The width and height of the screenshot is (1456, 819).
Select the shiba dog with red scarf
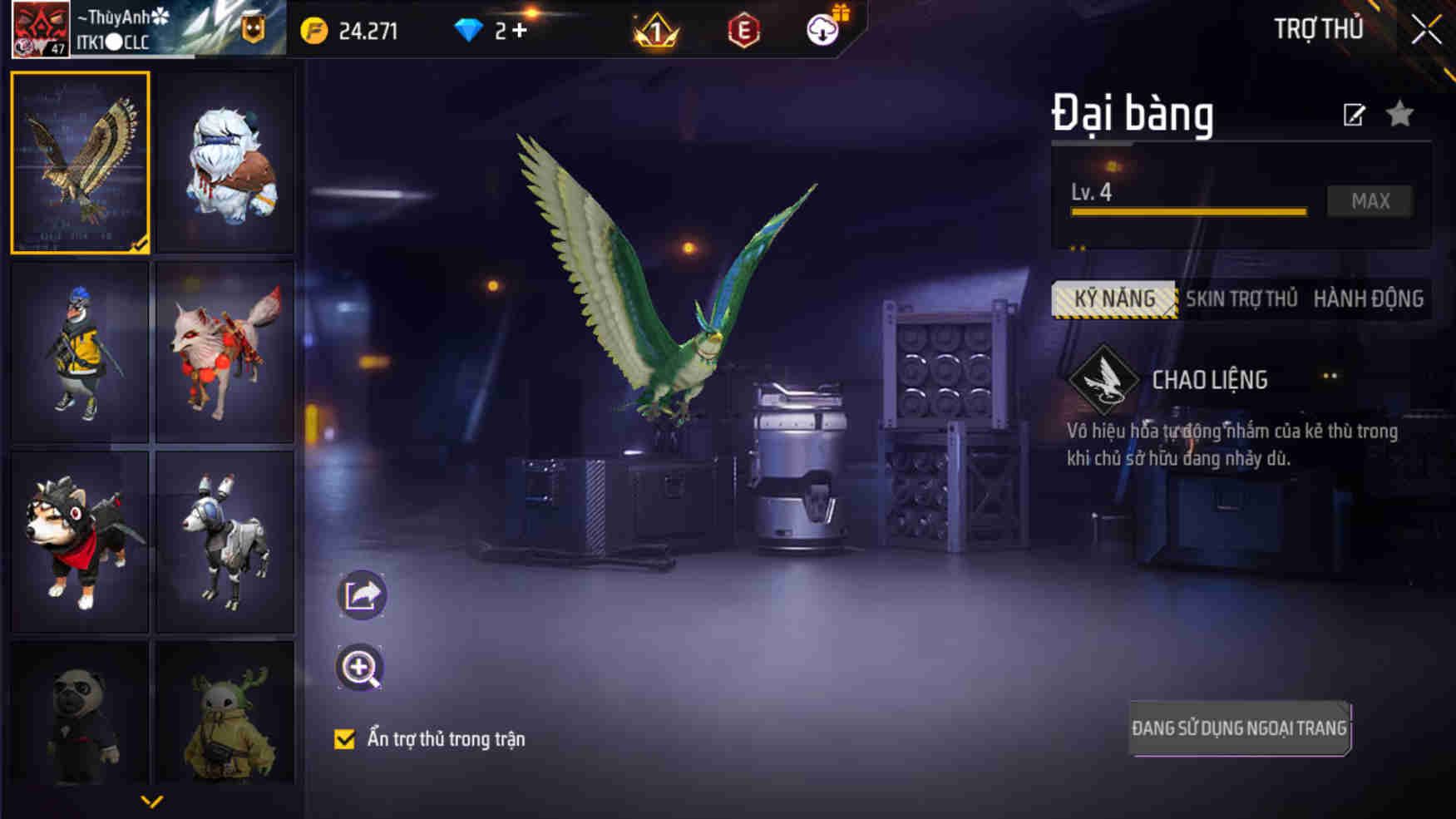(81, 541)
